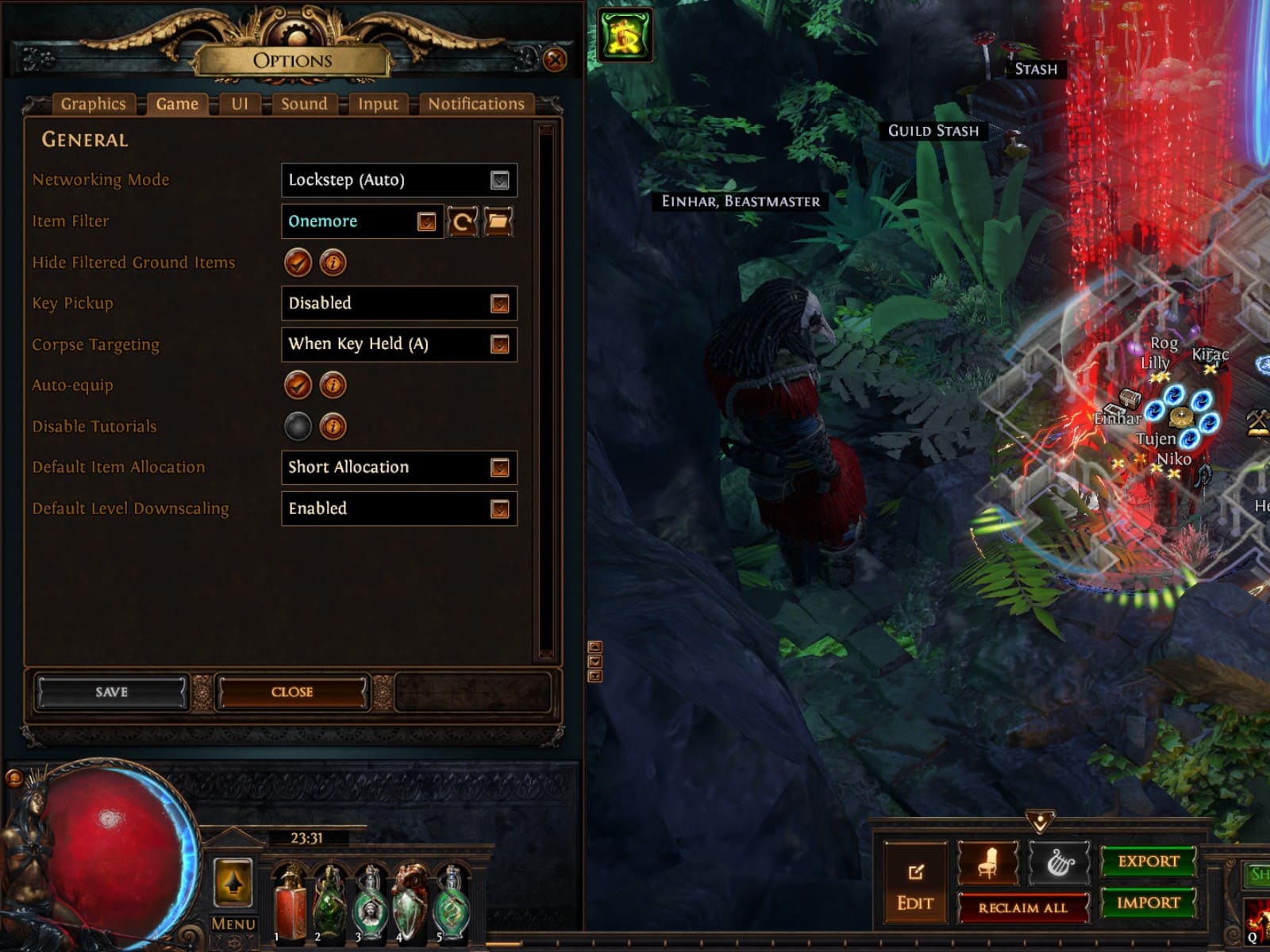The width and height of the screenshot is (1270, 952).
Task: Close the Options window with X
Action: pyautogui.click(x=555, y=59)
